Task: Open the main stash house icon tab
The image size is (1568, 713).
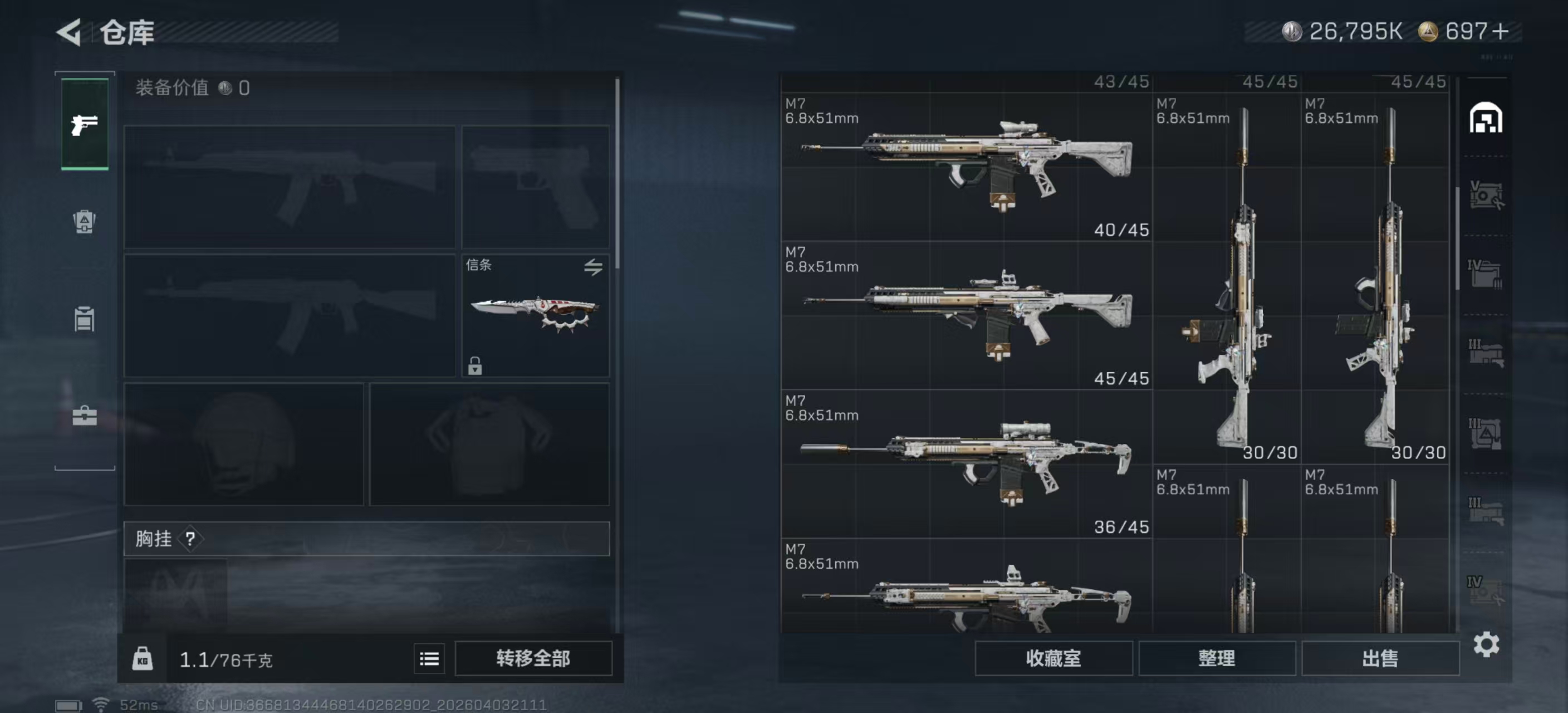Action: (1486, 118)
